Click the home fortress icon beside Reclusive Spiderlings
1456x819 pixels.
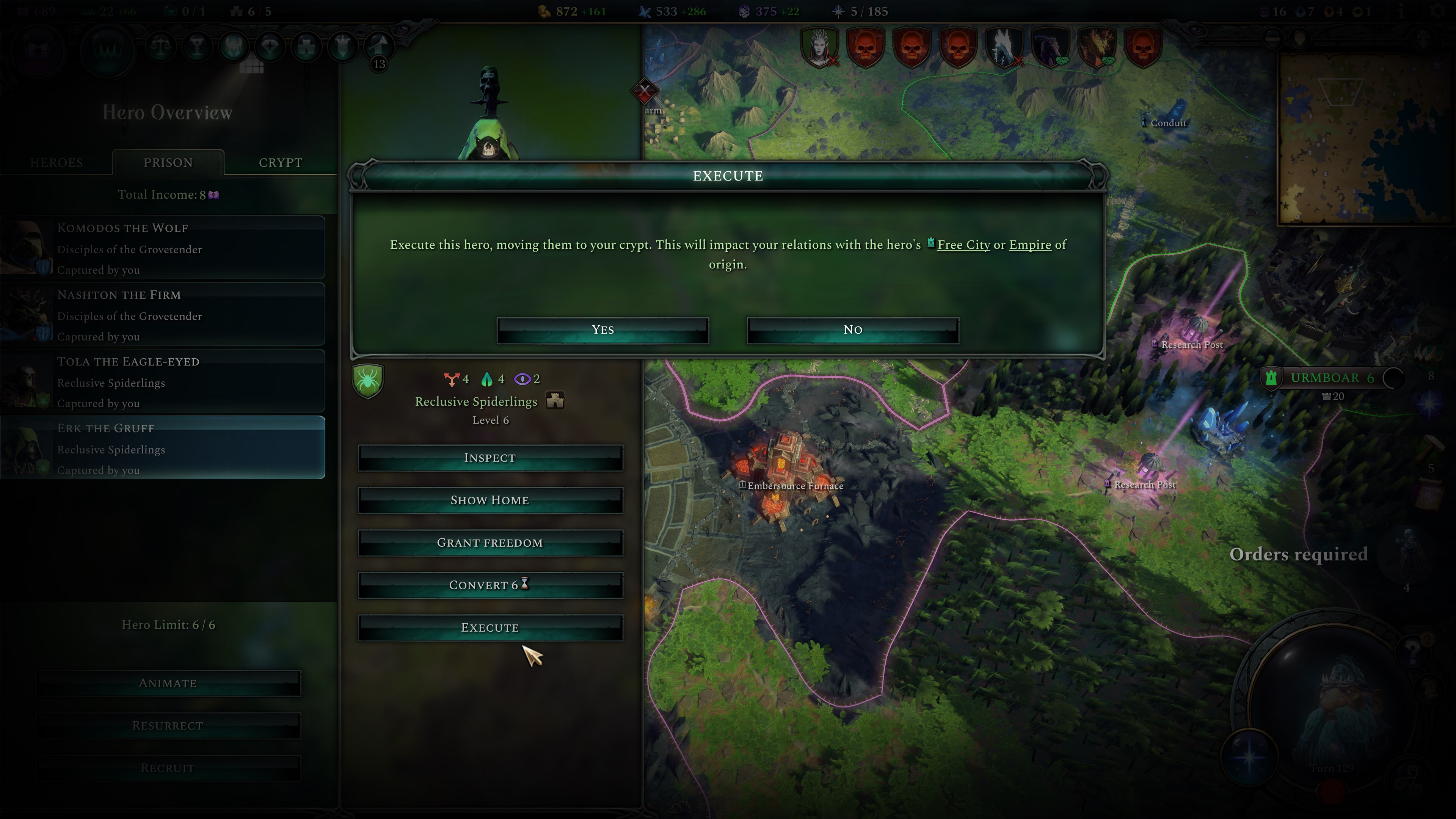(556, 401)
